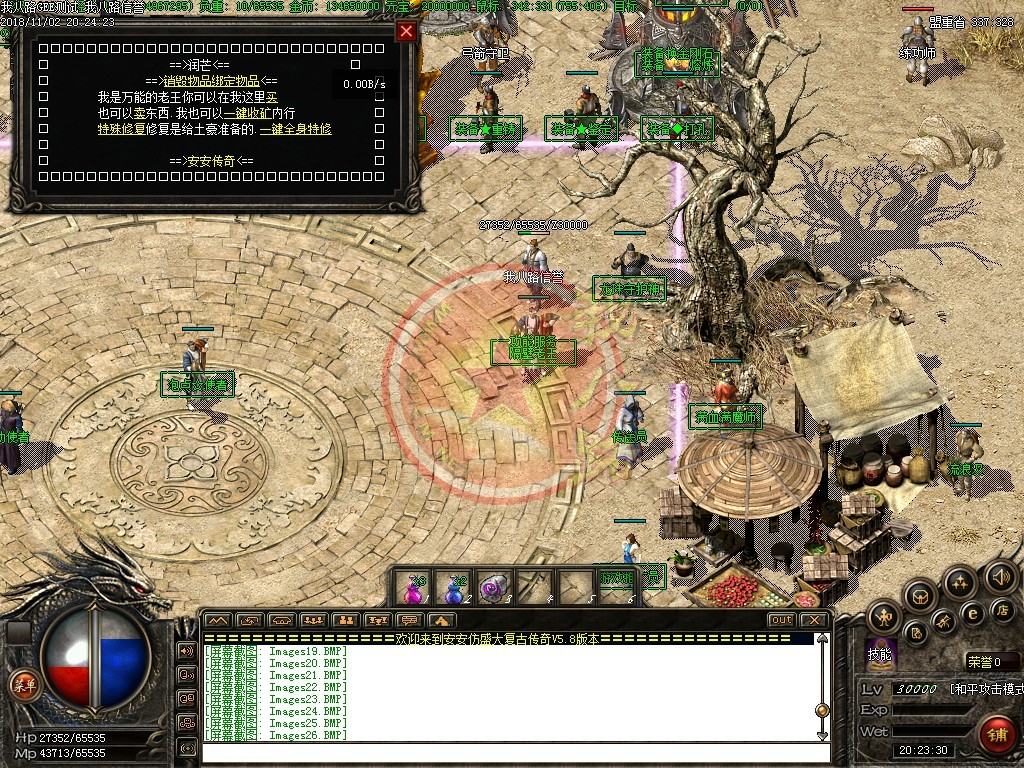Toggle sound with the speaker icon
This screenshot has height=768, width=1024.
point(1000,576)
